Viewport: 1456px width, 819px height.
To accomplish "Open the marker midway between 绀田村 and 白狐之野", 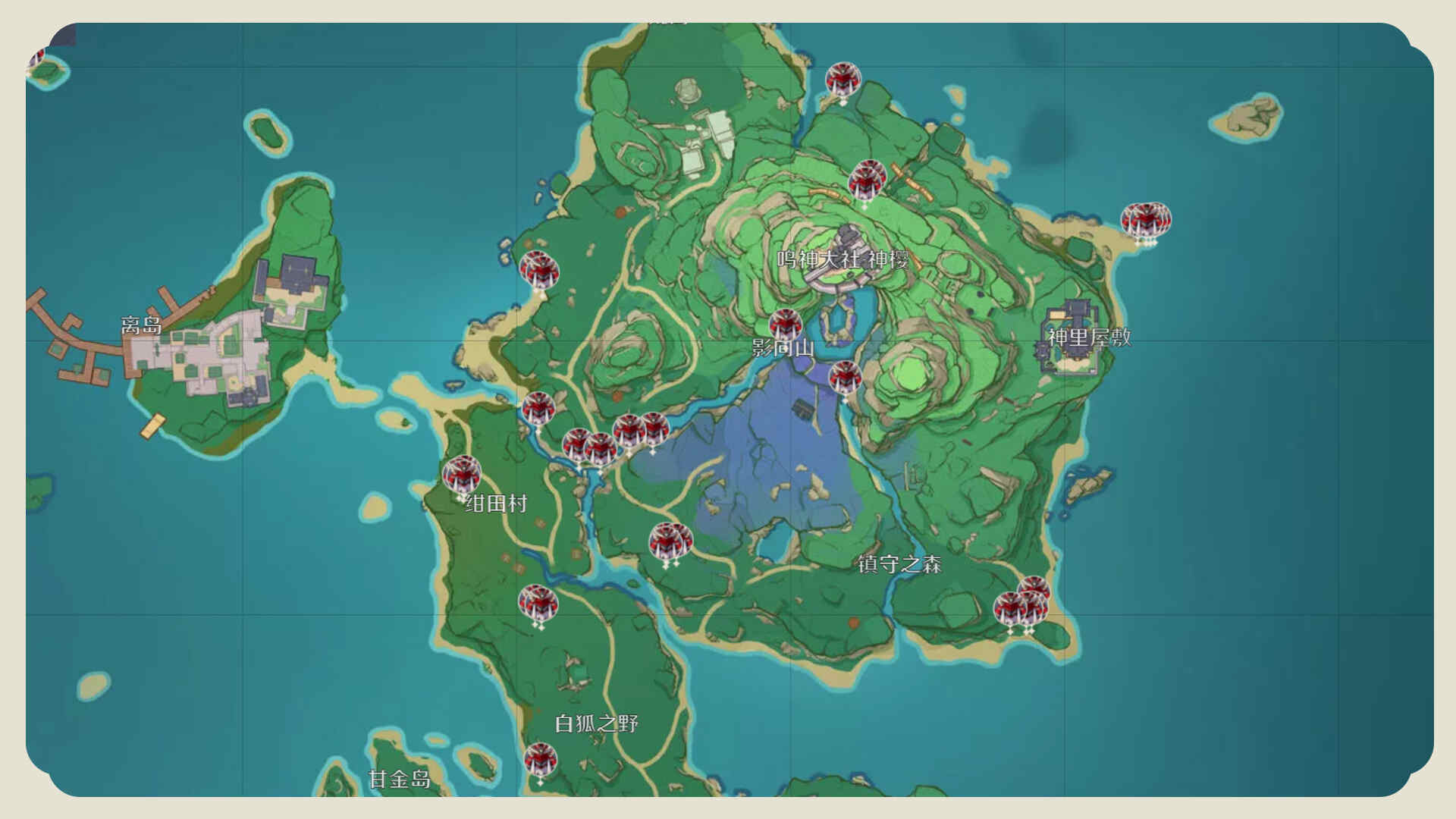I will (x=538, y=604).
